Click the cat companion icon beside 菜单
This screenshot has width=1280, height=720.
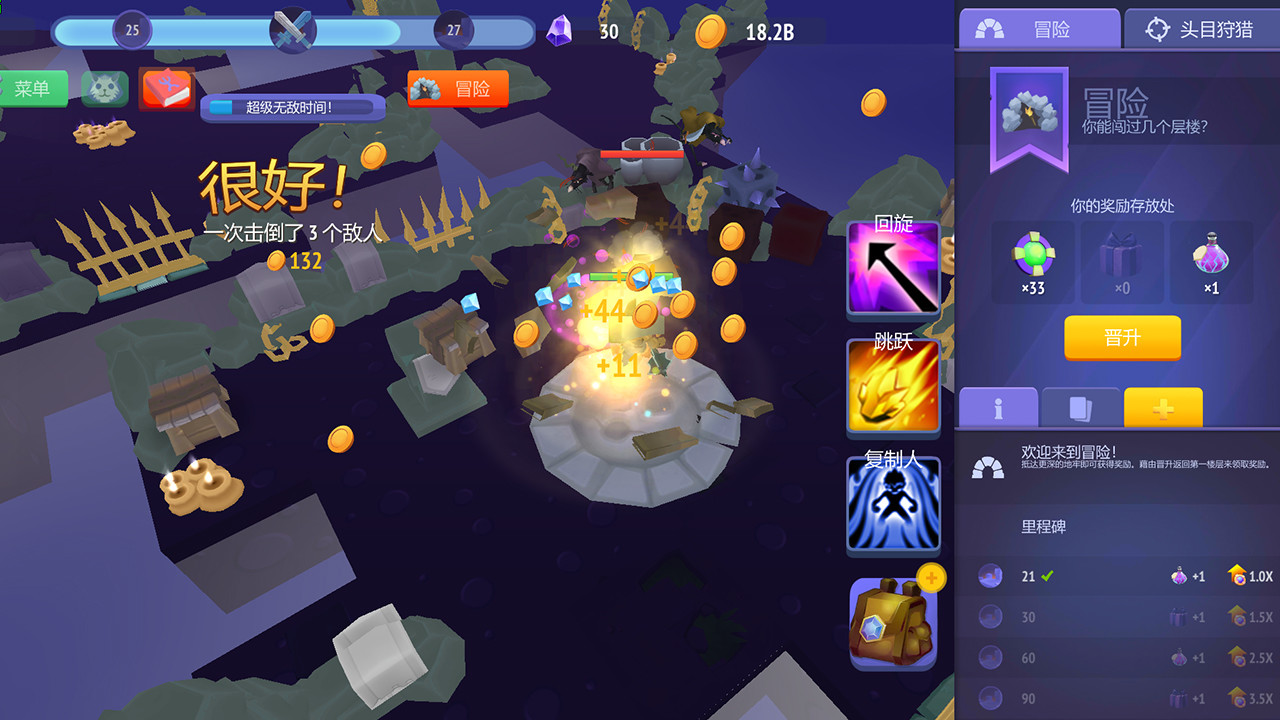(104, 88)
